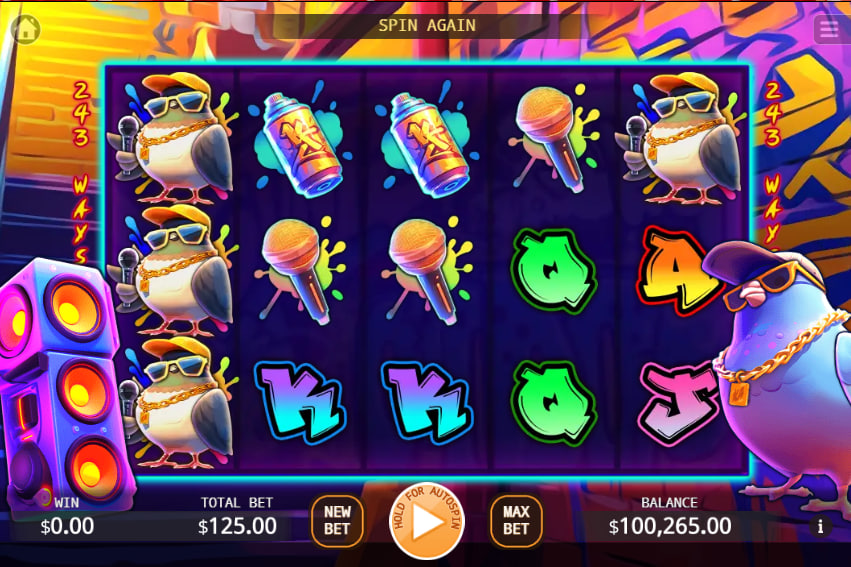
Task: Click the New Bet button
Action: click(x=337, y=520)
